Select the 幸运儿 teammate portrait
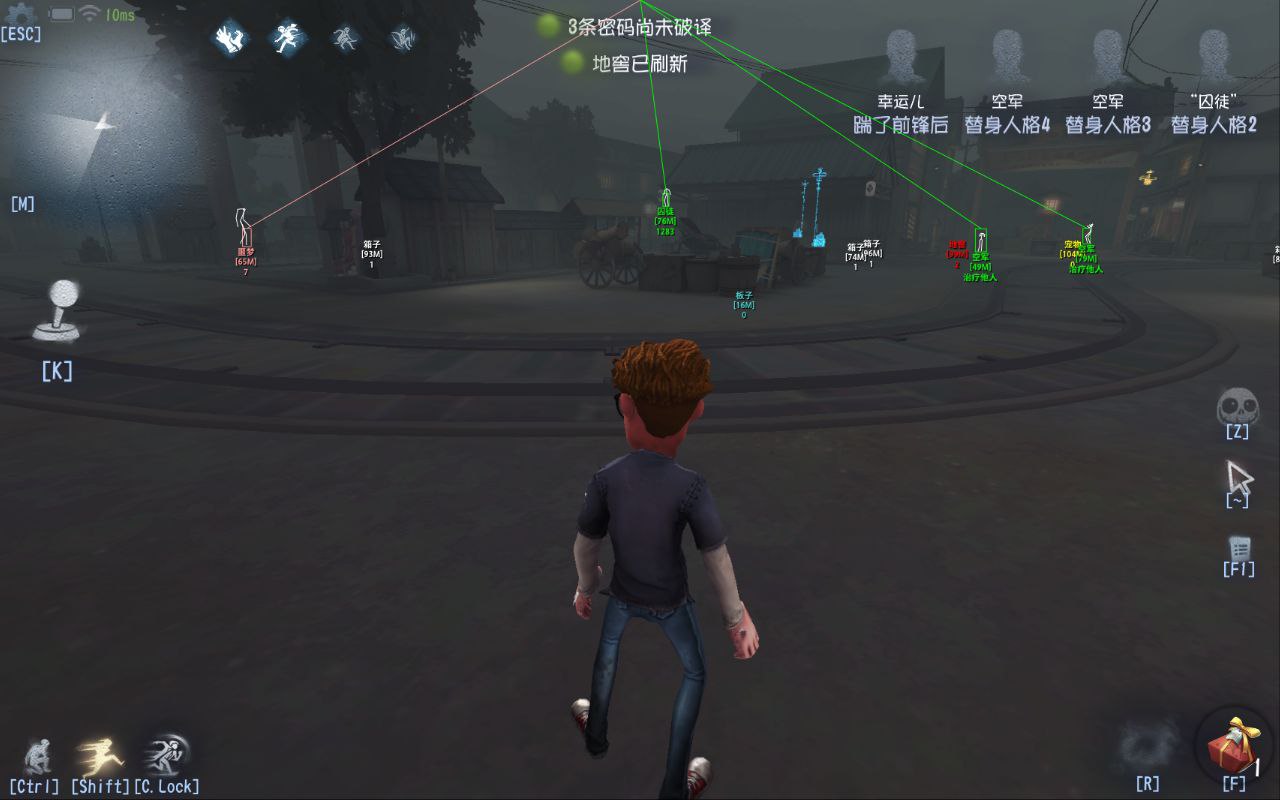Image resolution: width=1280 pixels, height=800 pixels. click(x=901, y=57)
